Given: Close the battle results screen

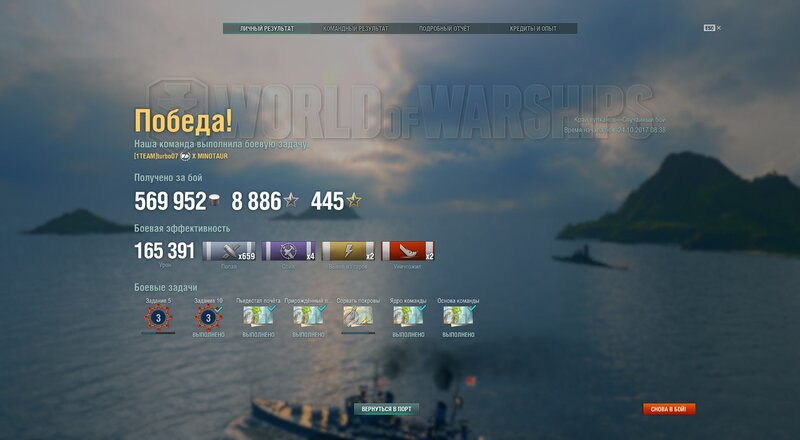Looking at the screenshot, I should point(718,28).
